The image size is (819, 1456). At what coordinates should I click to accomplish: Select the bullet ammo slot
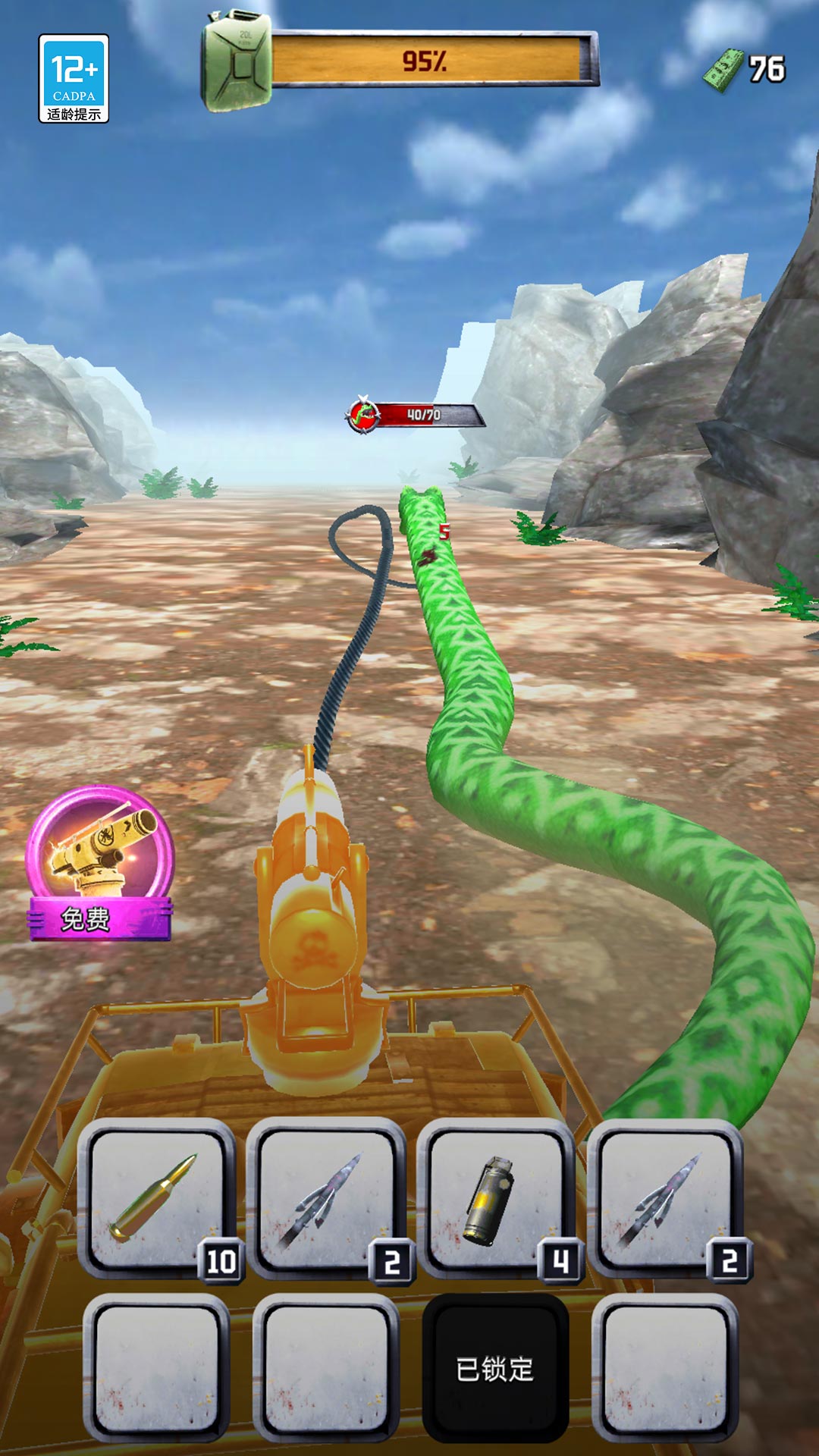[156, 1200]
